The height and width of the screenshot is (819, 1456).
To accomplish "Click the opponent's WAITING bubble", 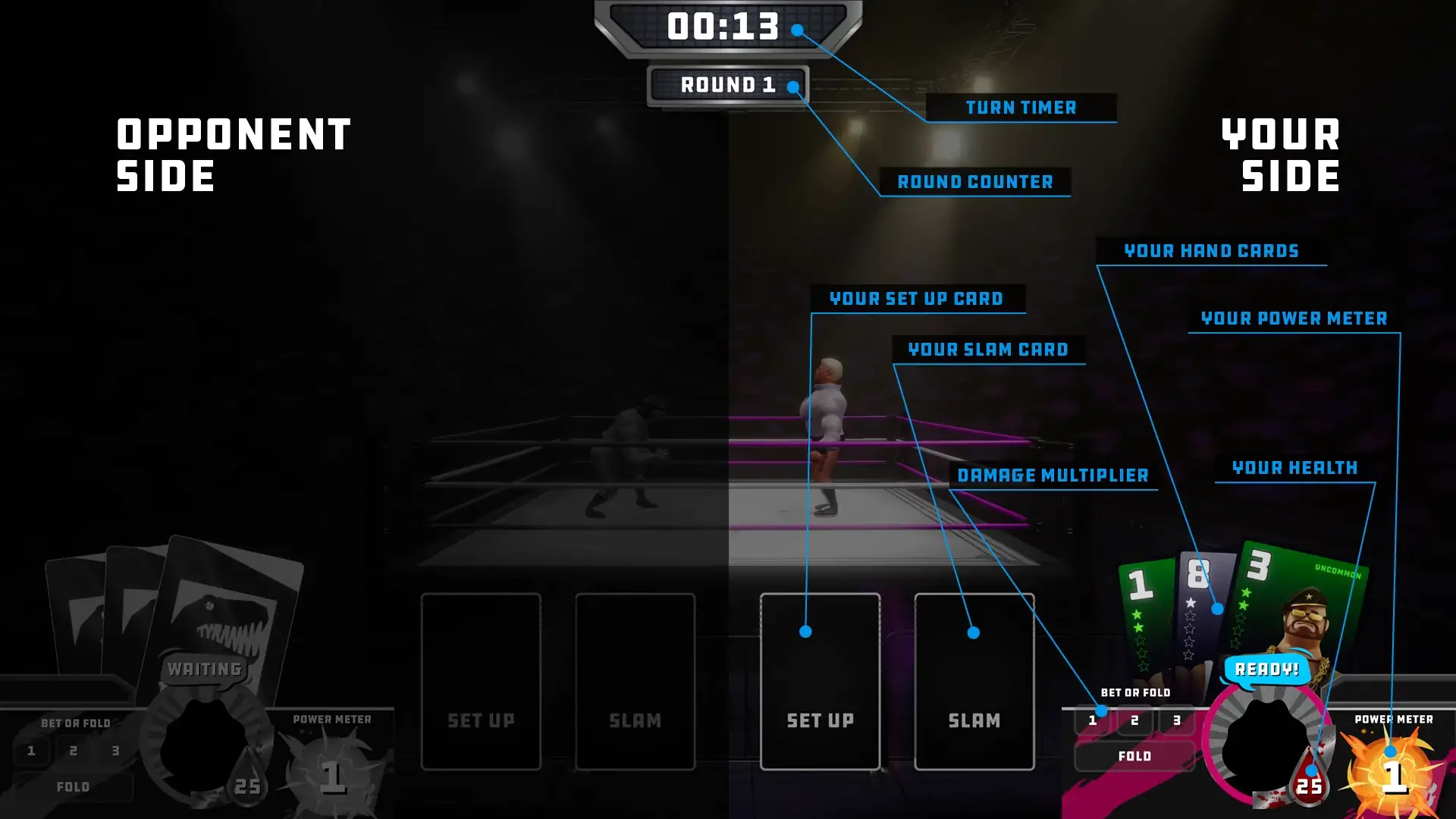I will (x=203, y=669).
